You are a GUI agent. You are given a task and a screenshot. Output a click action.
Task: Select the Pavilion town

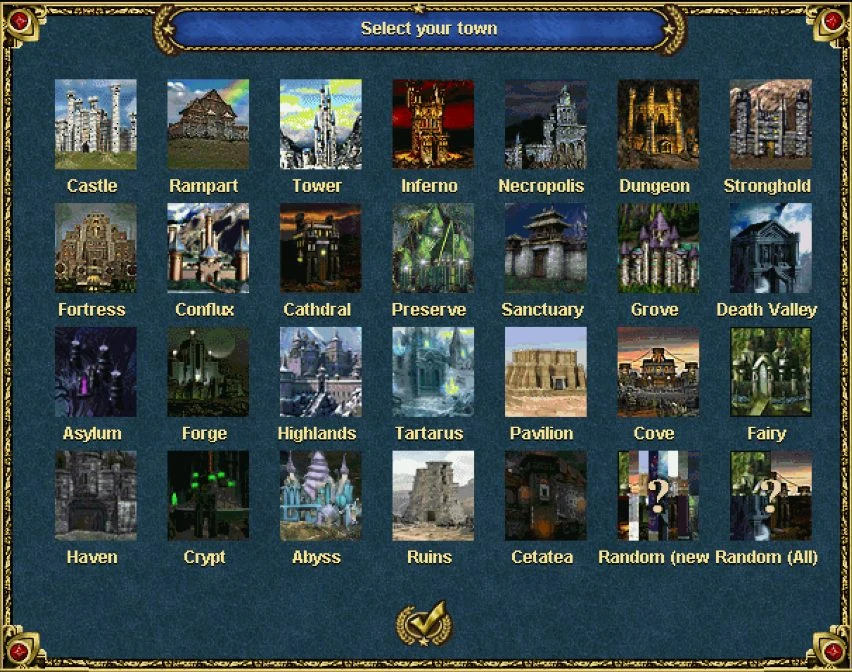545,372
